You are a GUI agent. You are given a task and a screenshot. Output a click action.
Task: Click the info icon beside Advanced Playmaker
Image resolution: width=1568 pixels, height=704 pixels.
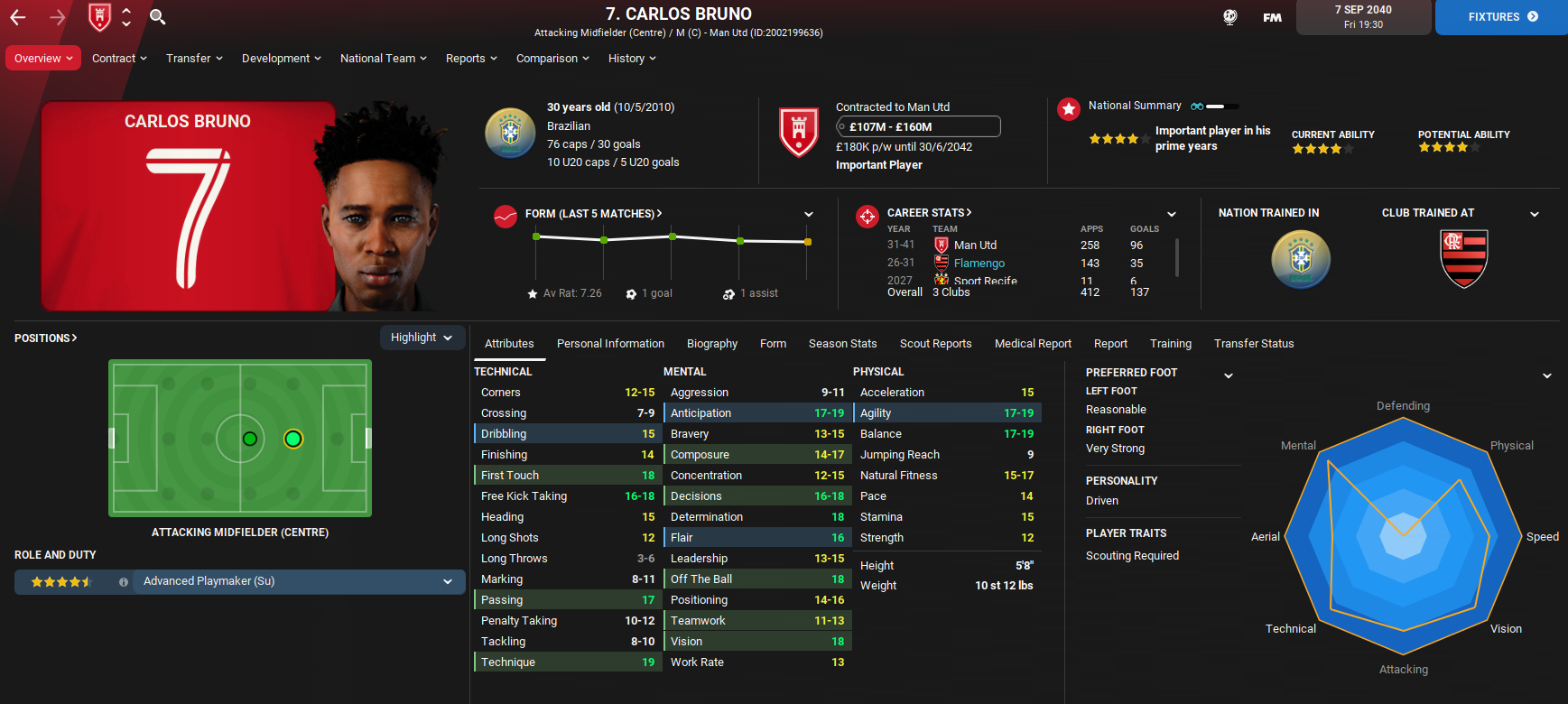(124, 581)
